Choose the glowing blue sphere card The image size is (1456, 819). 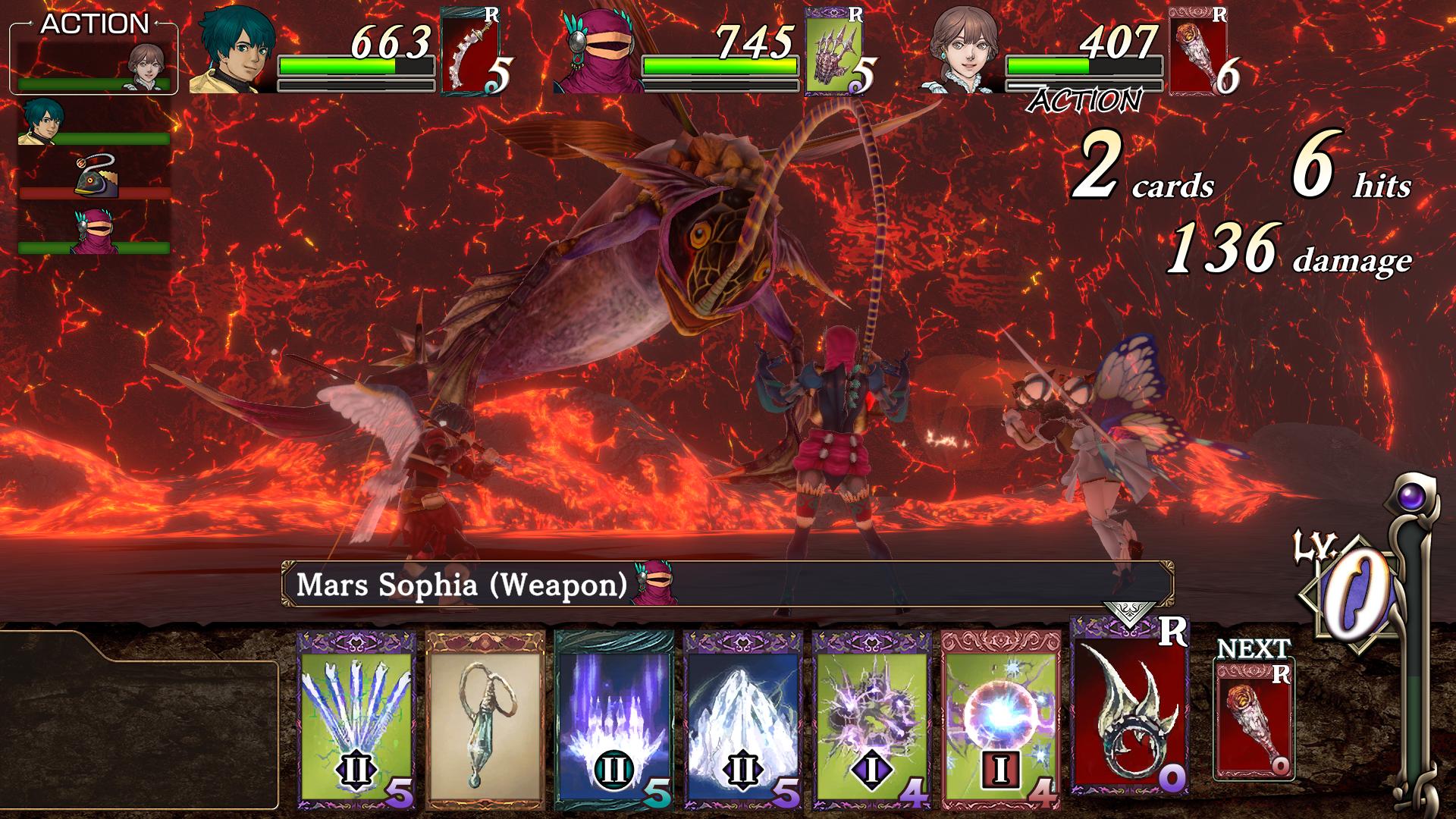[x=1000, y=718]
